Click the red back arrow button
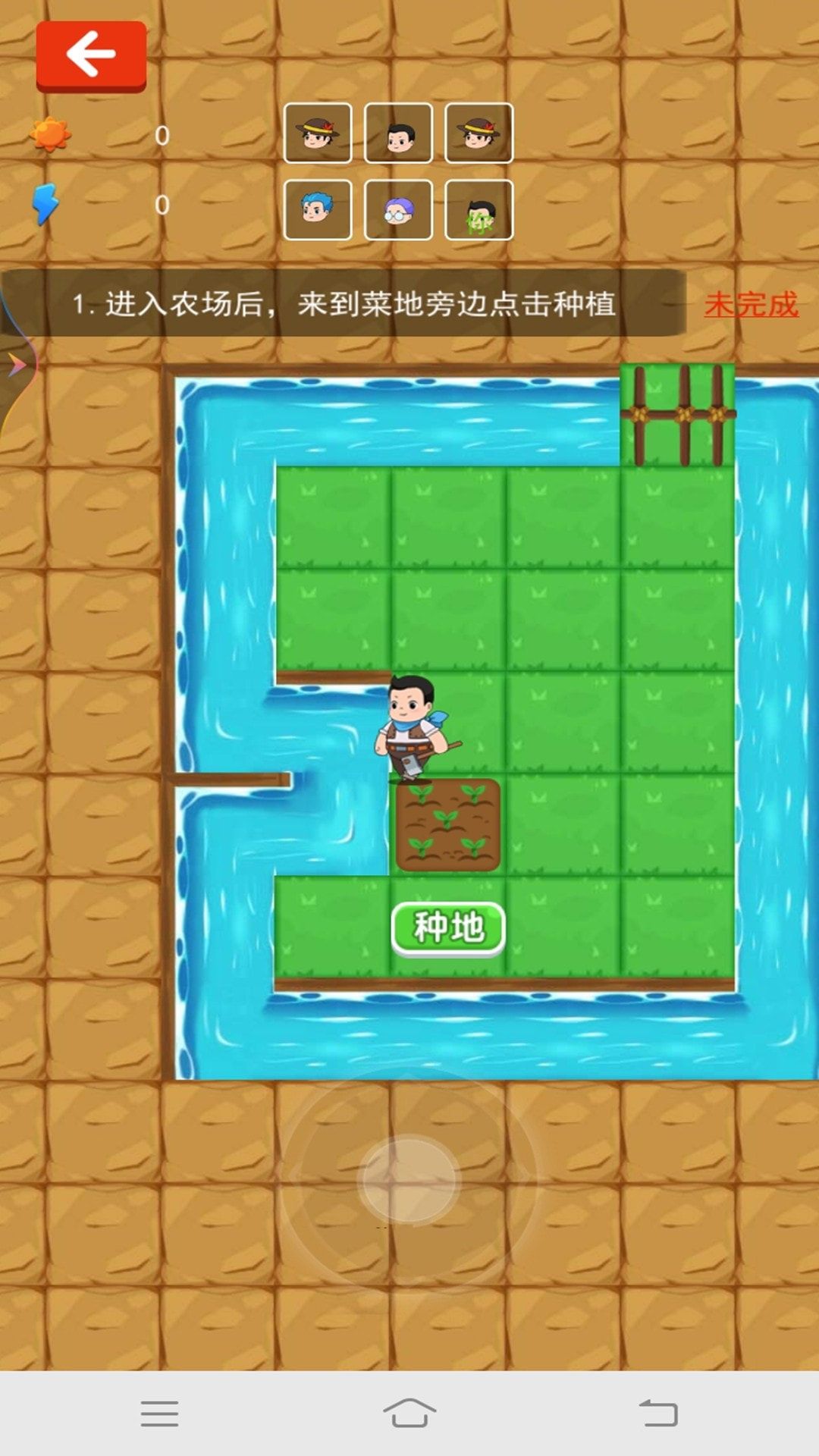Screen dimensions: 819x1456 pos(91,55)
